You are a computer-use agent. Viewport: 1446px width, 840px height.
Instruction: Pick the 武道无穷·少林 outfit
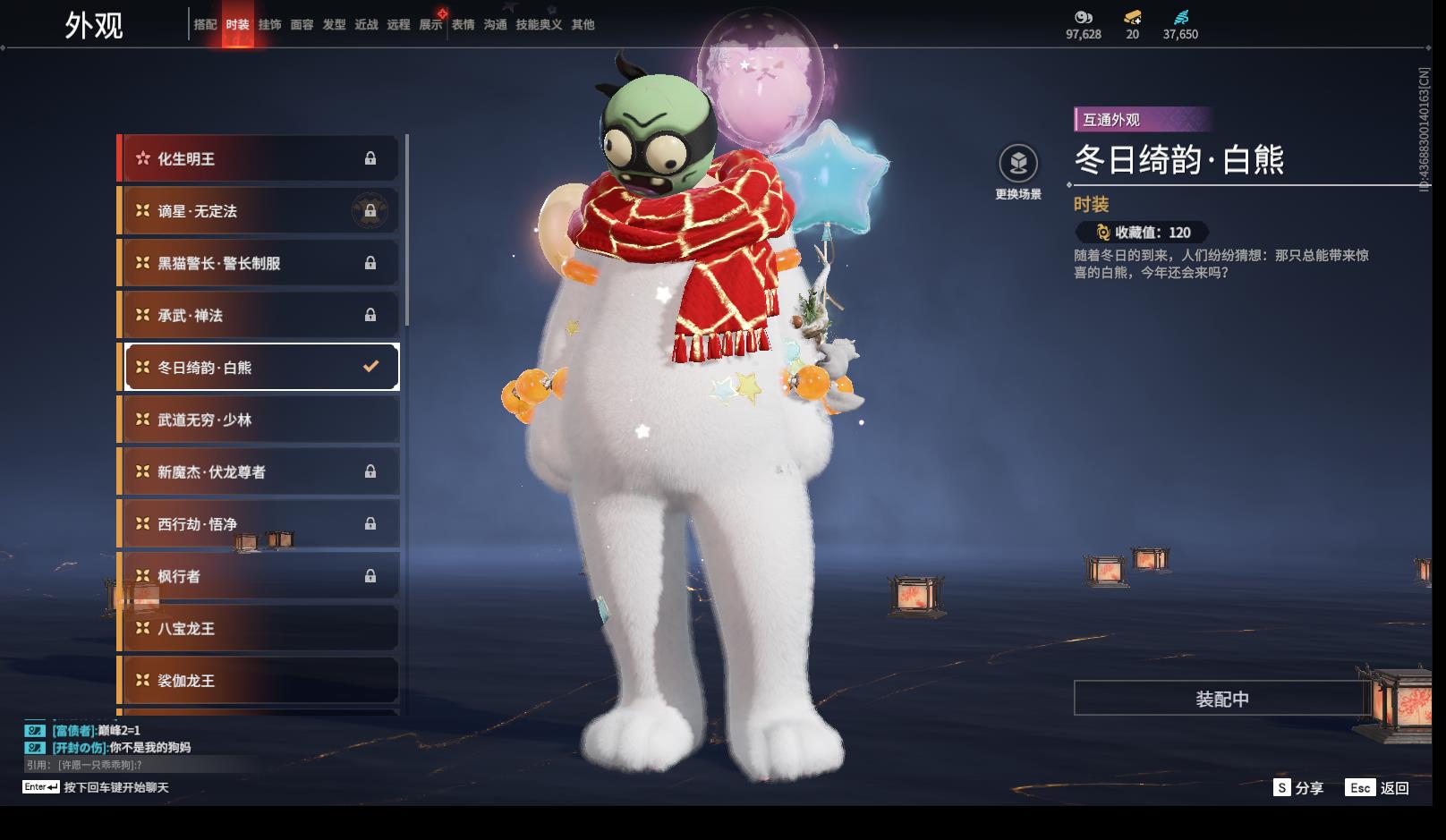(x=259, y=420)
